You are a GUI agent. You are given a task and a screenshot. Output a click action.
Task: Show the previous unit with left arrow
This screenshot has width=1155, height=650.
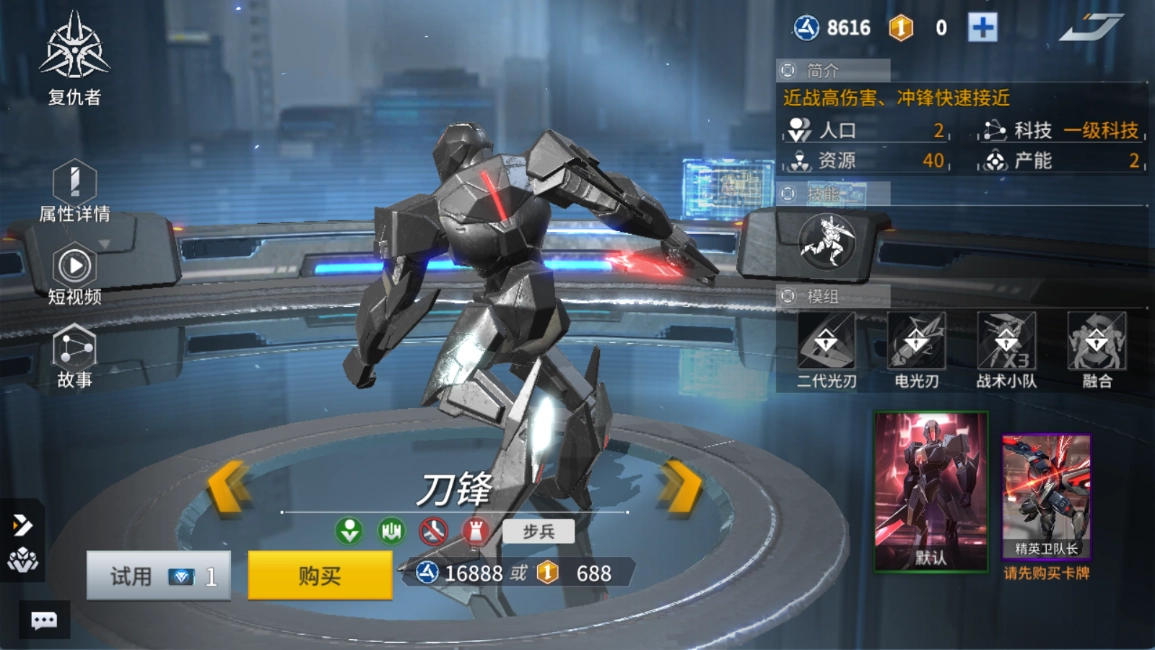point(228,488)
